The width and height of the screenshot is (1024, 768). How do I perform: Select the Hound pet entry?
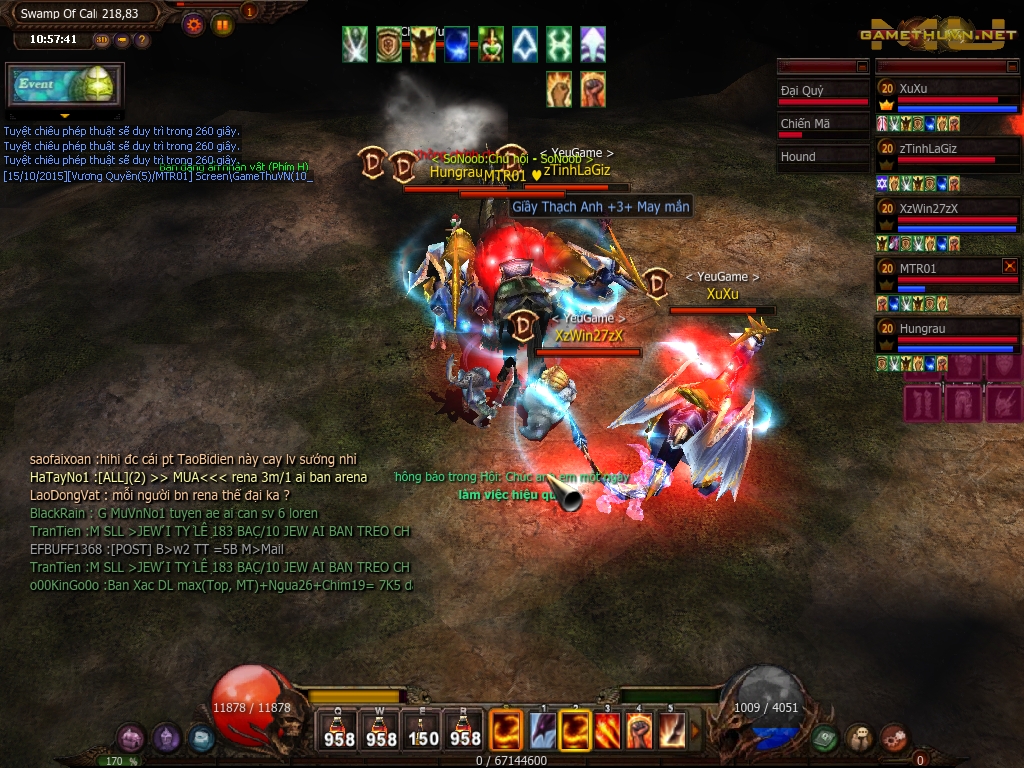tap(823, 157)
